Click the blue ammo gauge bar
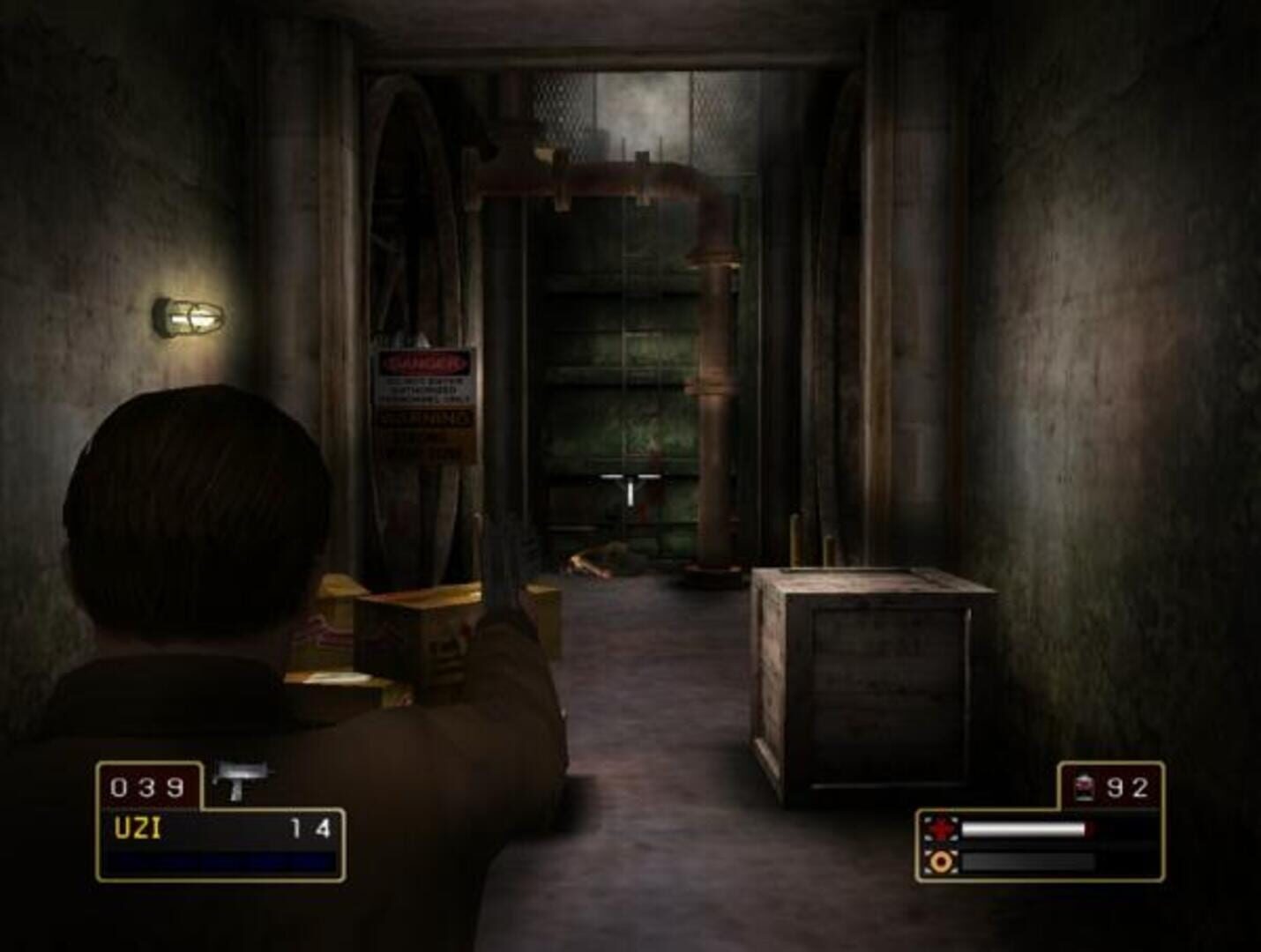Image resolution: width=1261 pixels, height=952 pixels. [x=212, y=861]
